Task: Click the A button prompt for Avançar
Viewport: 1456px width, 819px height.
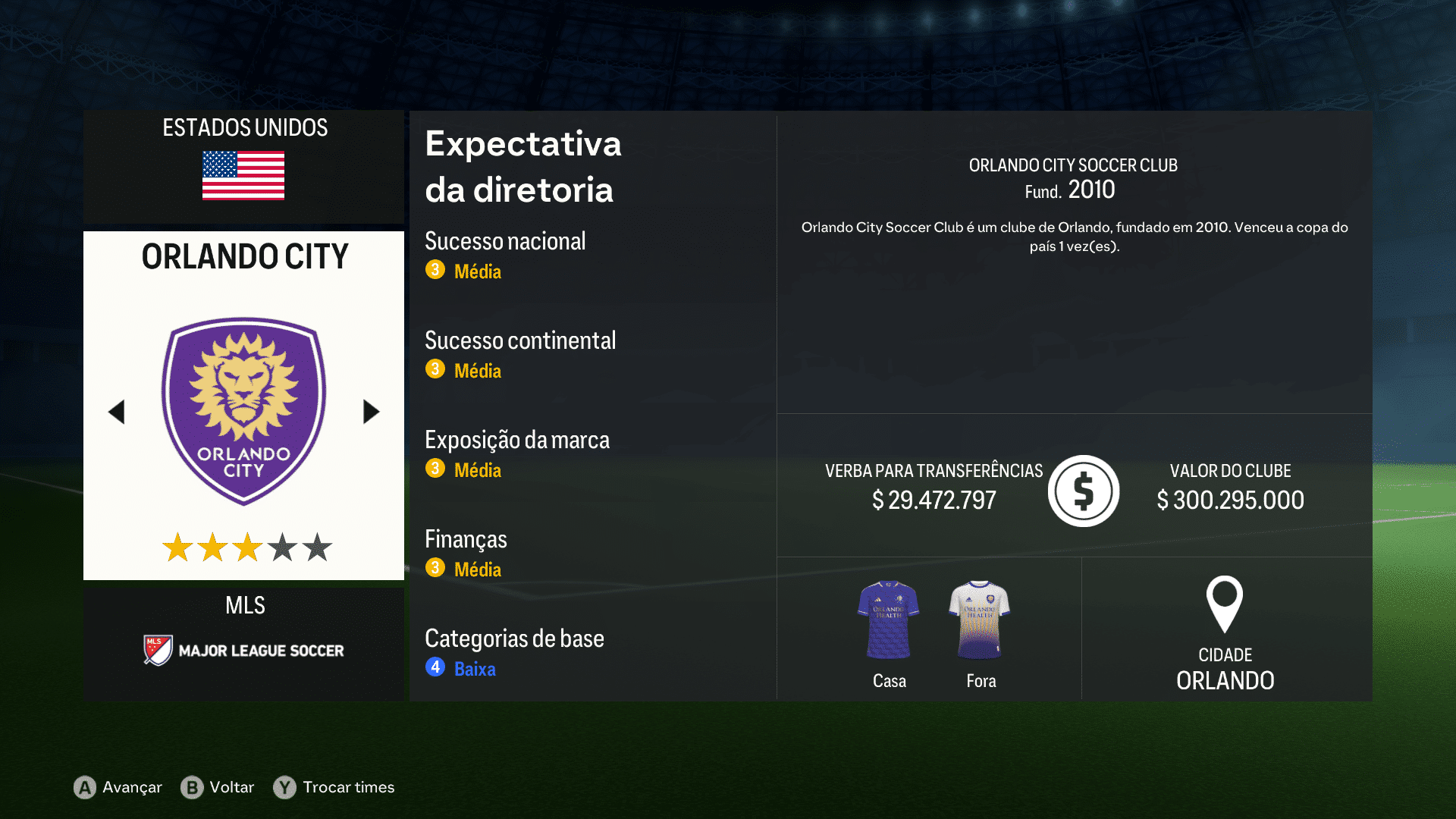Action: click(x=83, y=787)
